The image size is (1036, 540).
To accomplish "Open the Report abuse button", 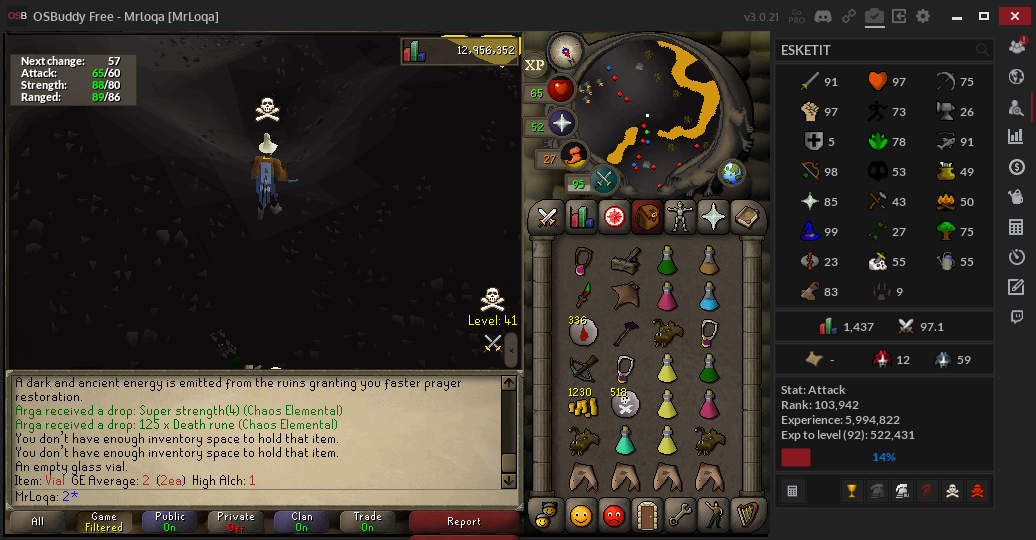I will (x=464, y=521).
